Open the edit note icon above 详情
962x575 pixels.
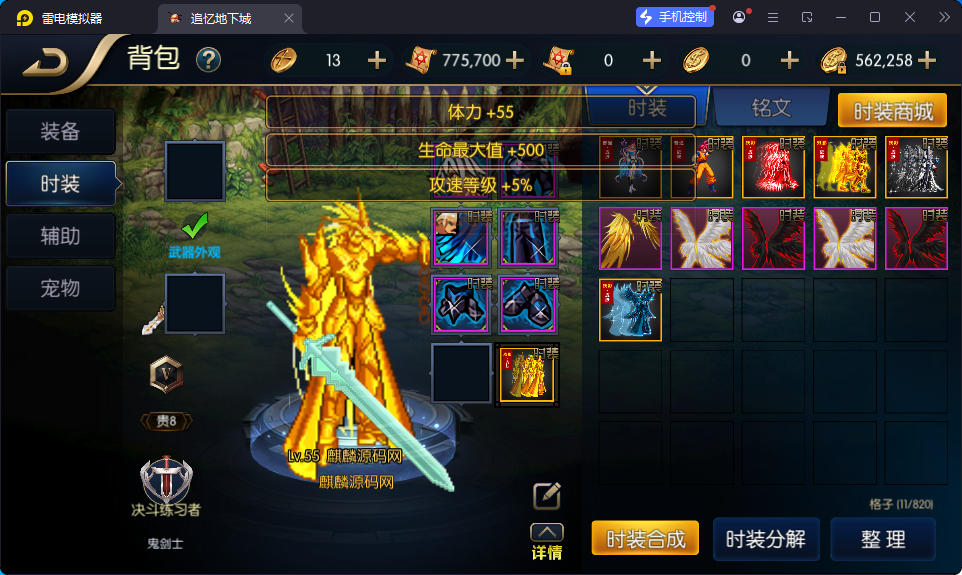coord(546,495)
